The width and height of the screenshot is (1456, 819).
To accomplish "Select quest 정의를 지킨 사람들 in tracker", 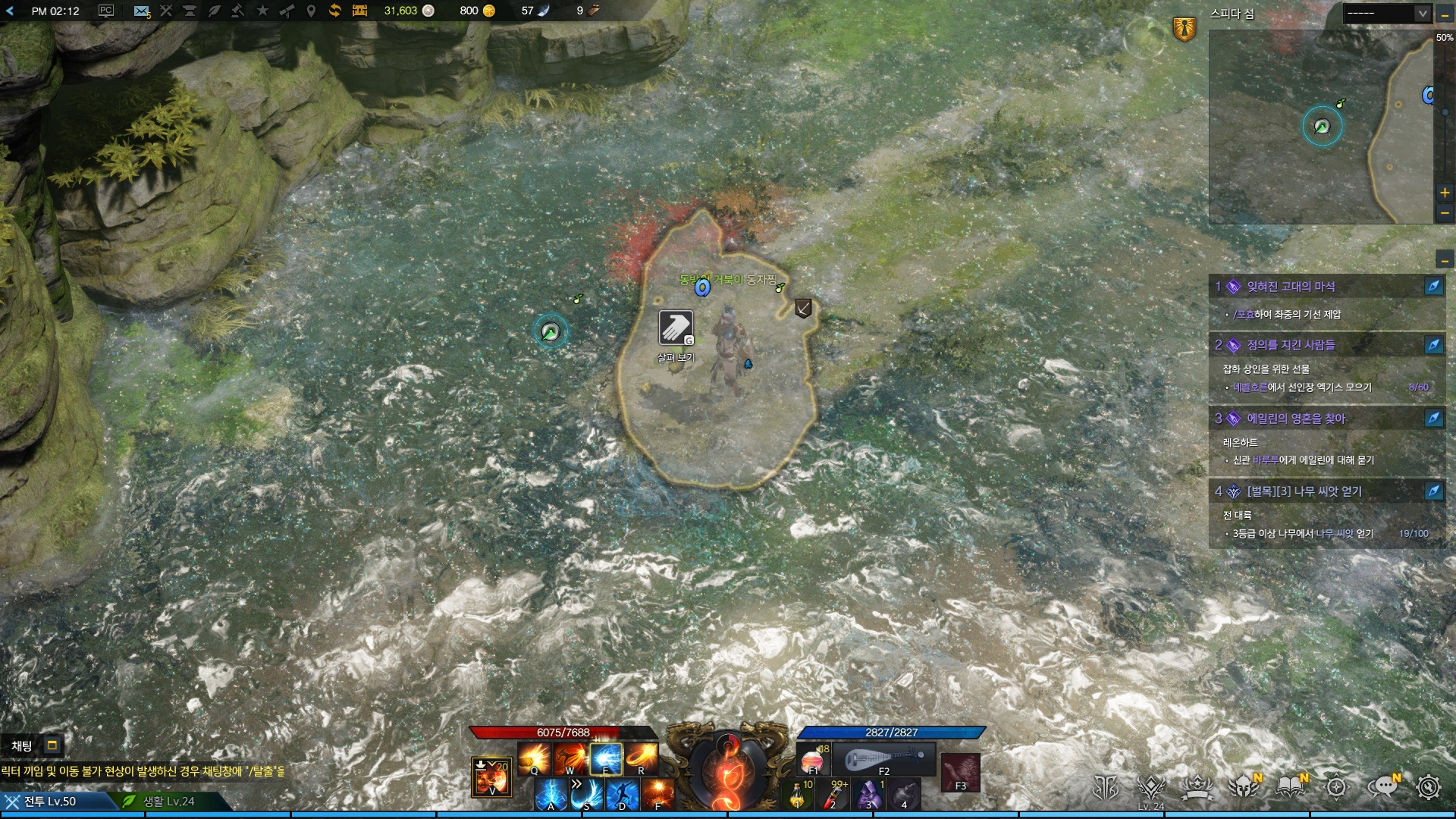I will 1291,345.
